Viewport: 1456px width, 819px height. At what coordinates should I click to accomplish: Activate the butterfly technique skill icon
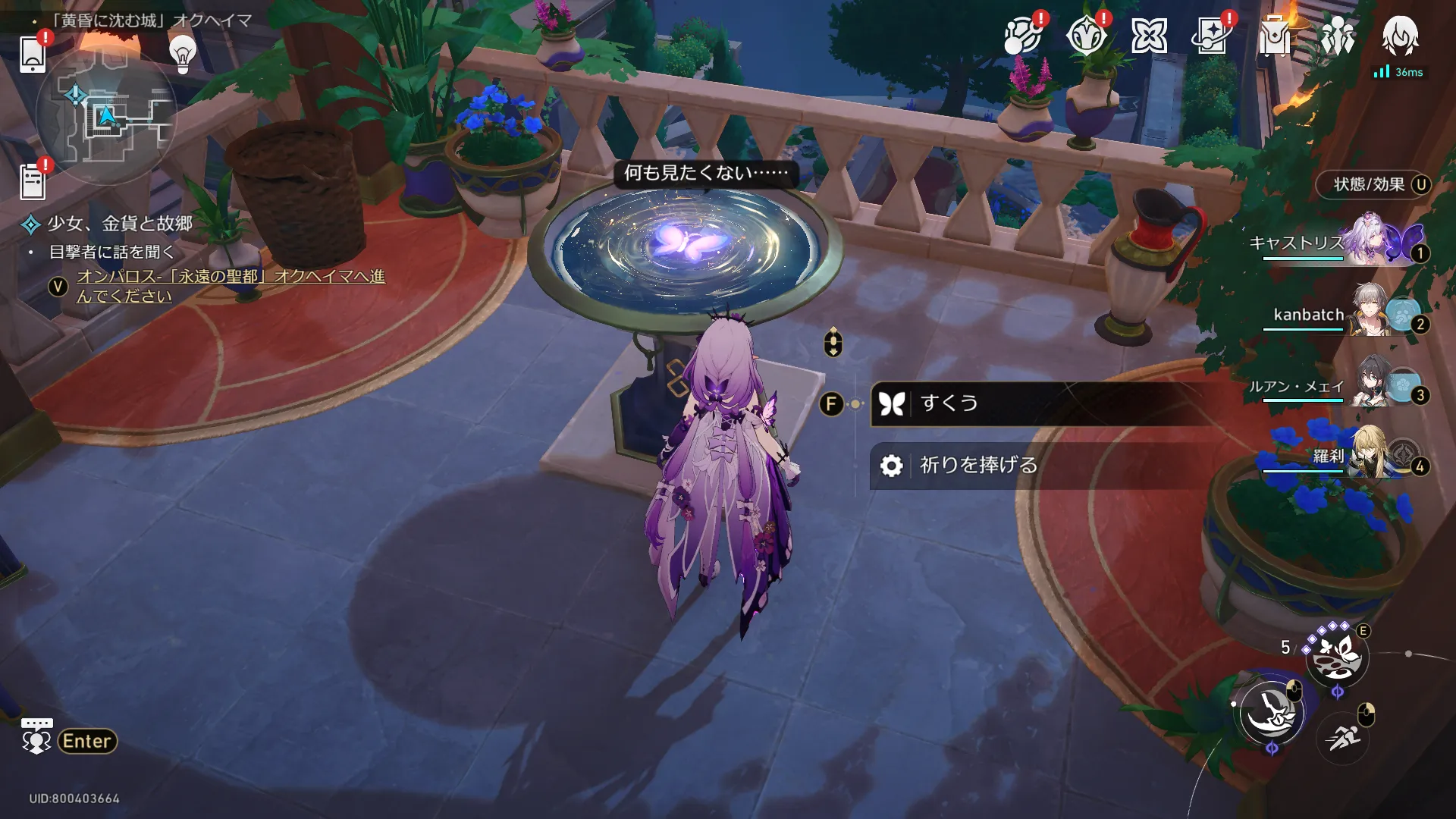coord(1336,656)
